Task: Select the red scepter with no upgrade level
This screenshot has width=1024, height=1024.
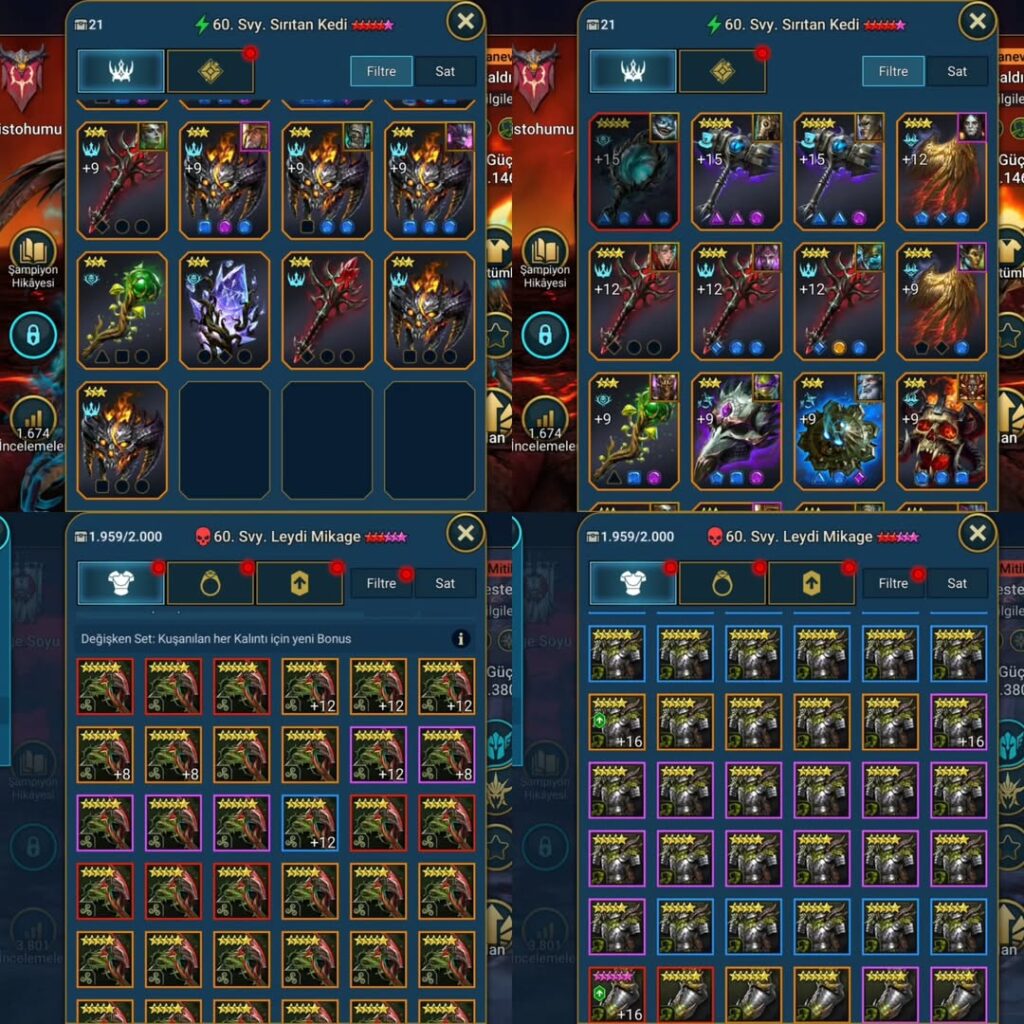Action: point(327,310)
